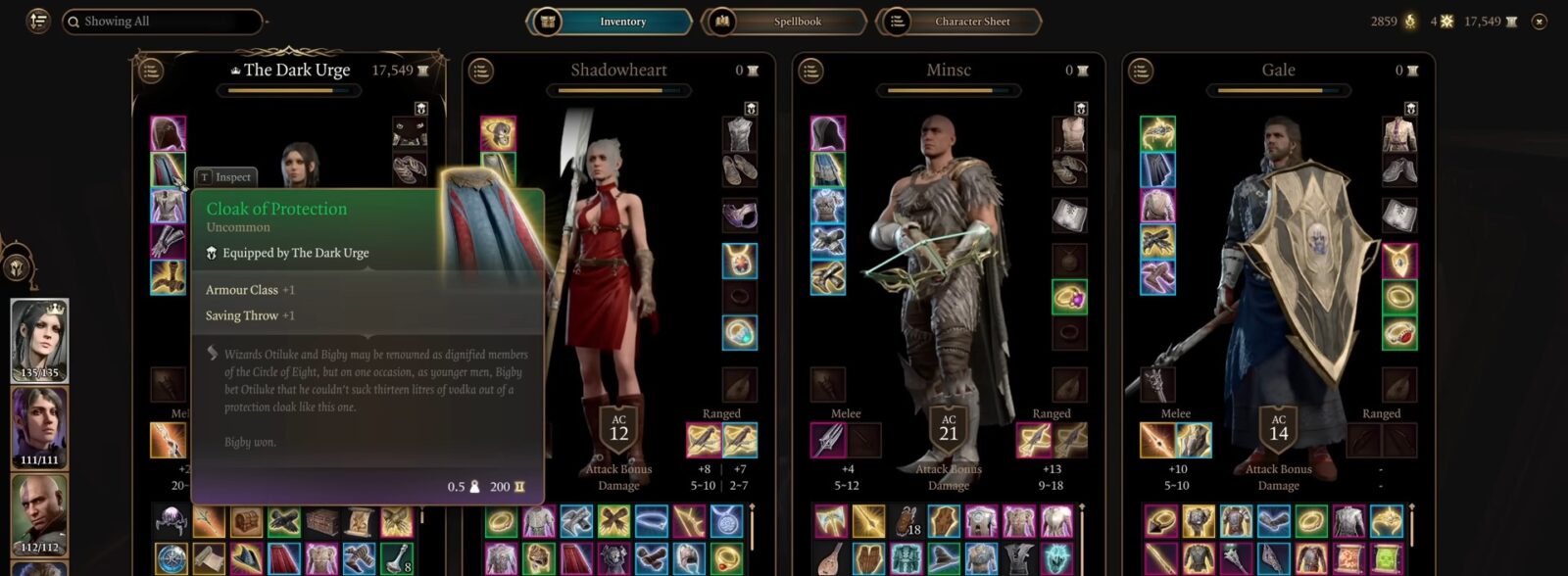Viewport: 1568px width, 576px height.
Task: Select Gale's equipped cloak slot
Action: (x=1157, y=169)
